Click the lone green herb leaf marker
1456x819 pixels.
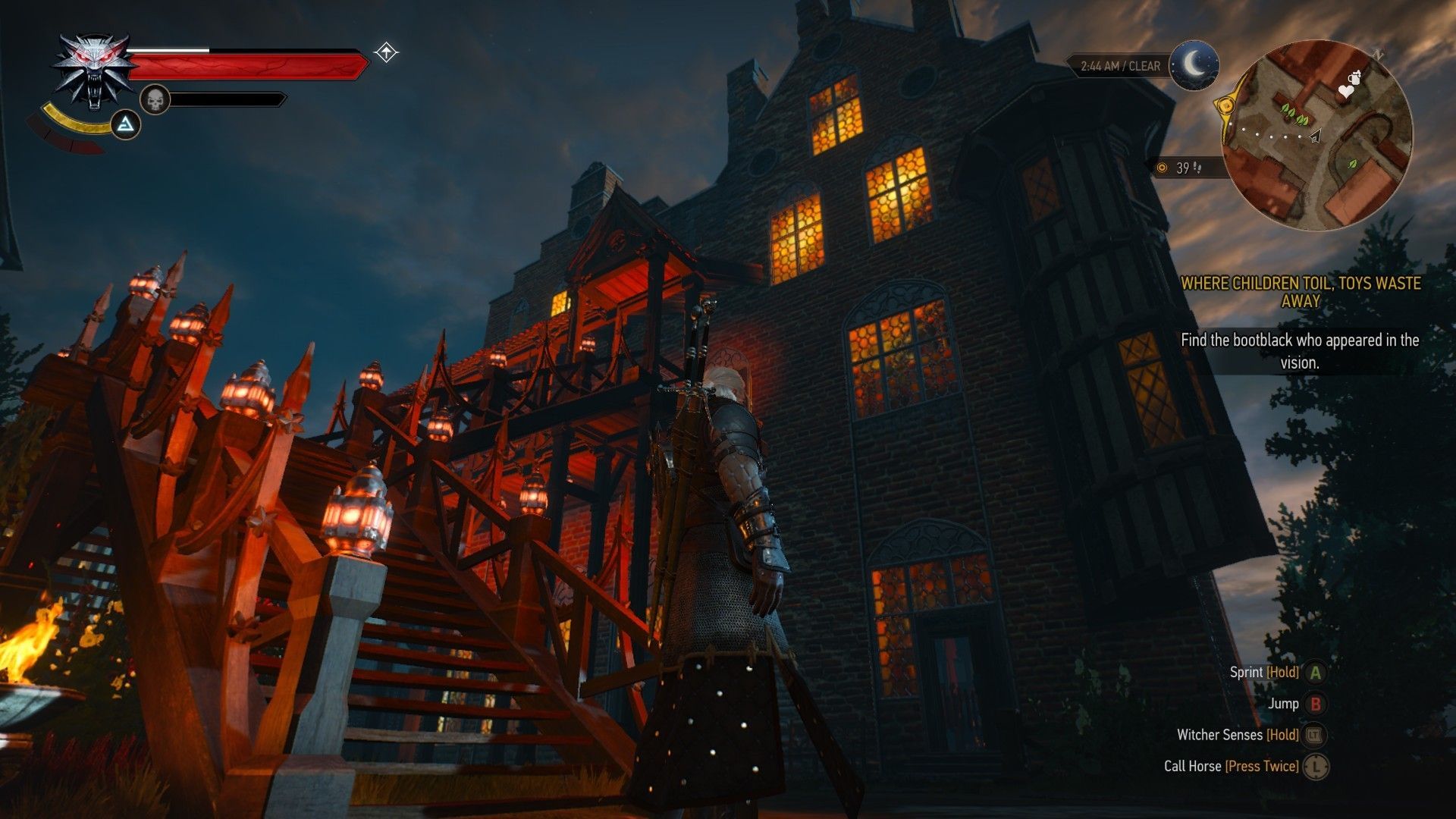click(1352, 164)
